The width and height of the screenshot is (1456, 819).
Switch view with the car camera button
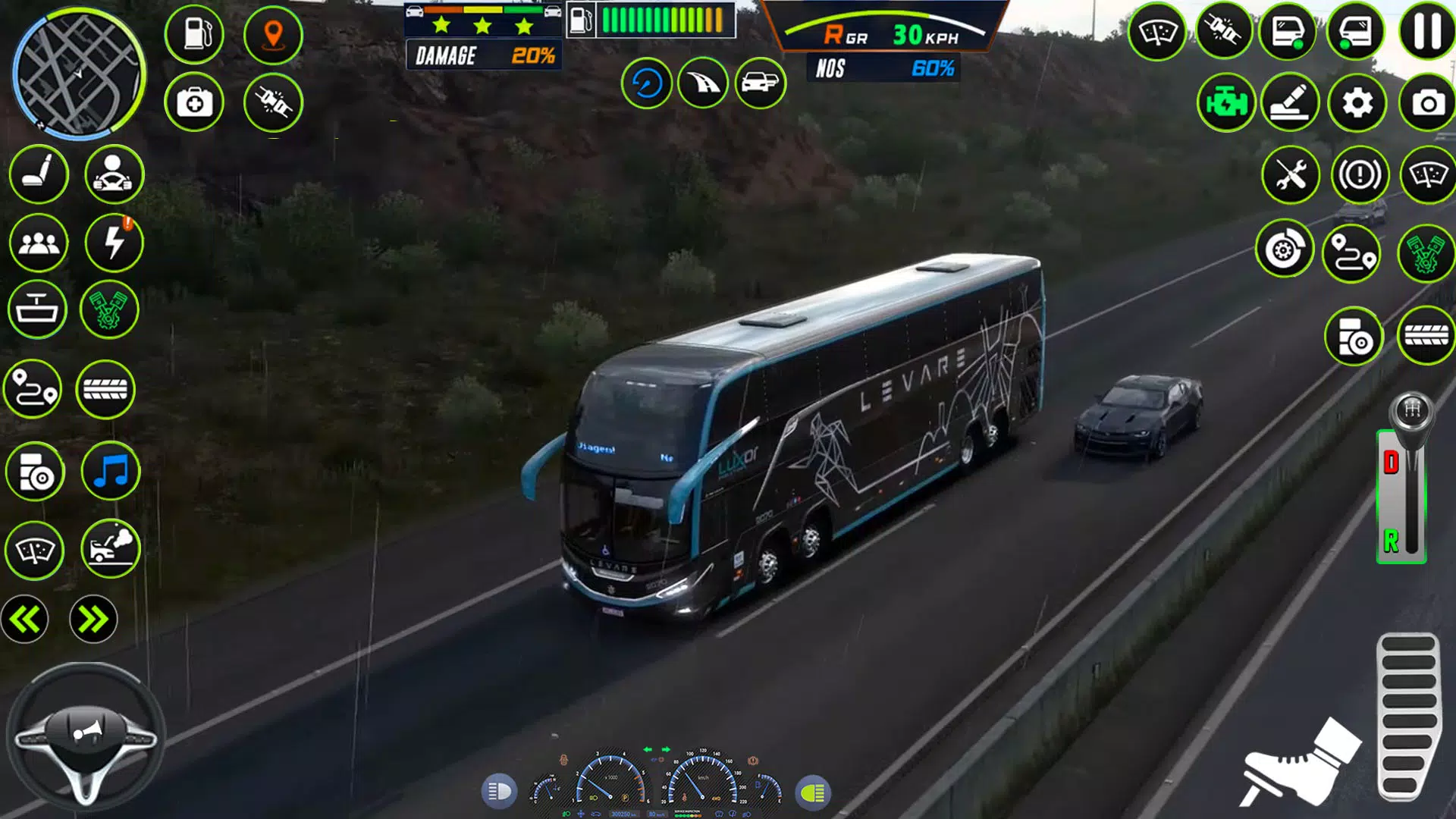[760, 82]
